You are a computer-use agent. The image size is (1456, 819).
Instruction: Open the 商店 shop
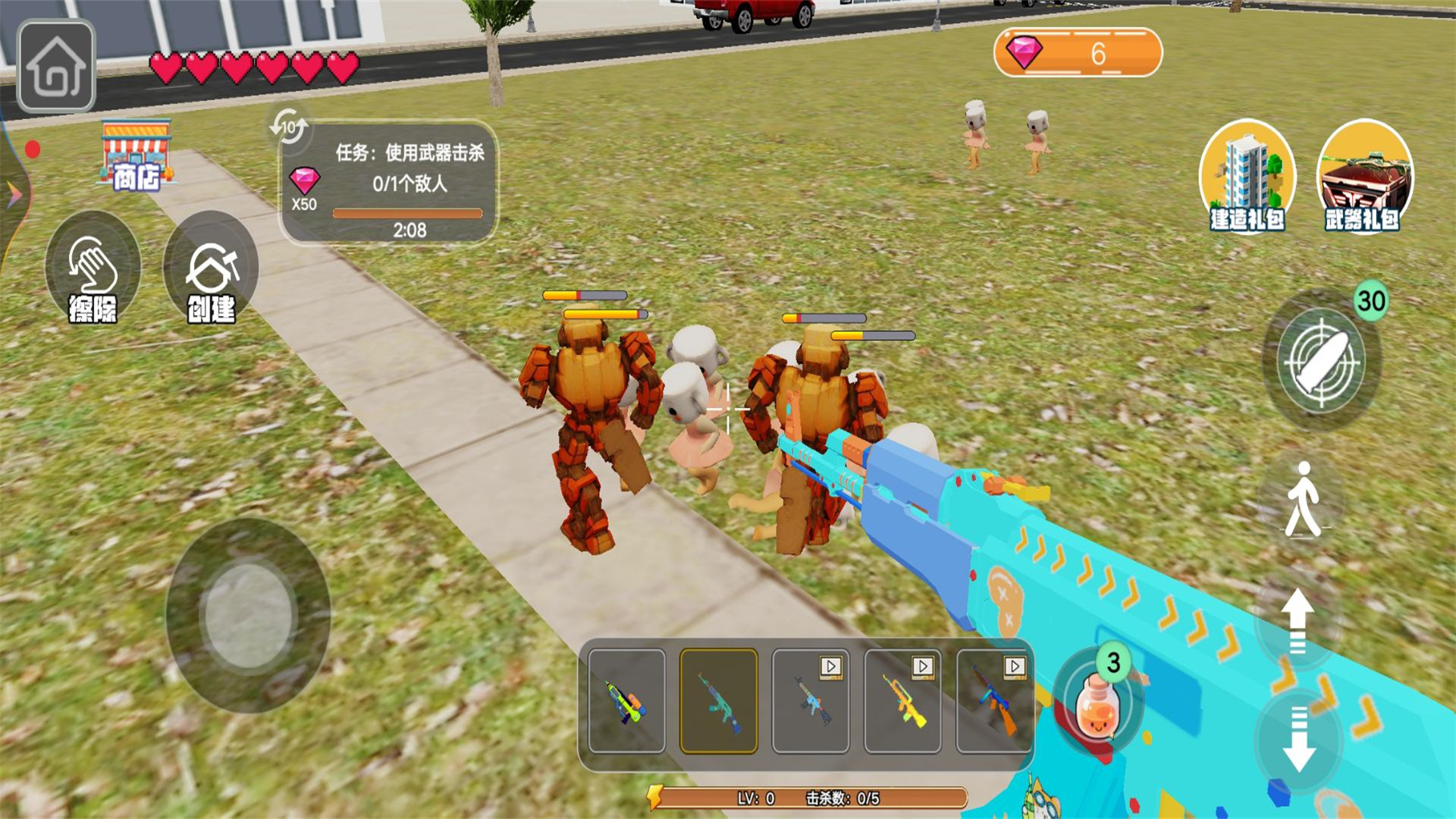(136, 157)
